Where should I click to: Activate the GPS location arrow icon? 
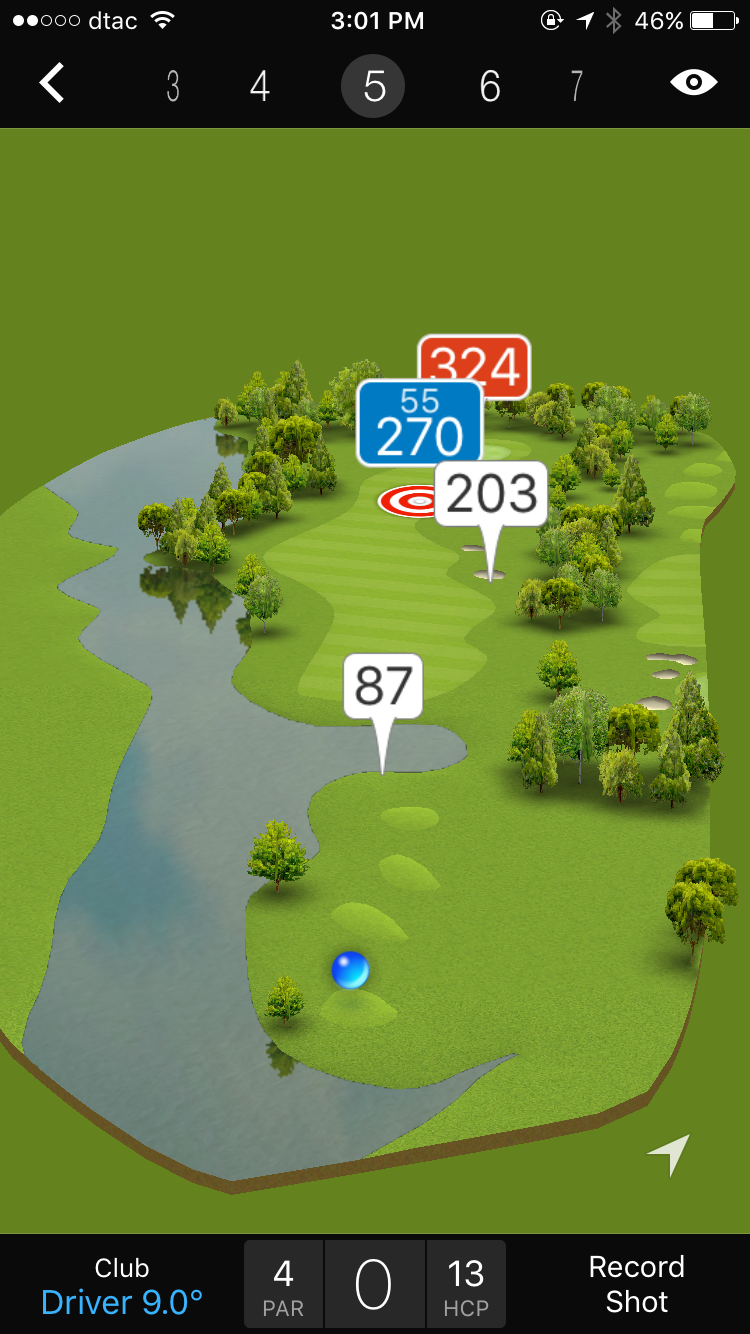pos(669,1154)
